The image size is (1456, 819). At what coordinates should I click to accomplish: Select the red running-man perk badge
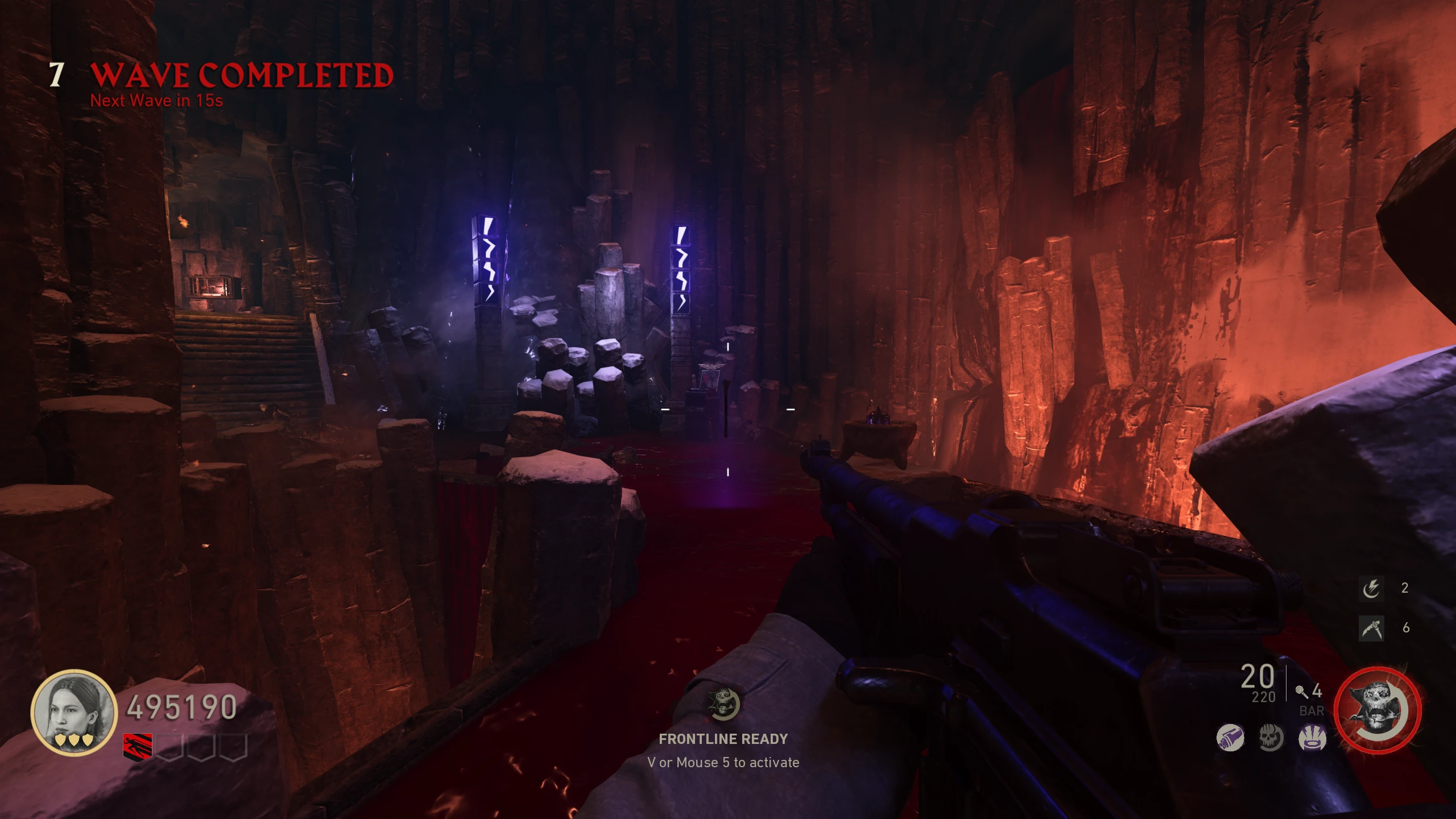(x=138, y=746)
